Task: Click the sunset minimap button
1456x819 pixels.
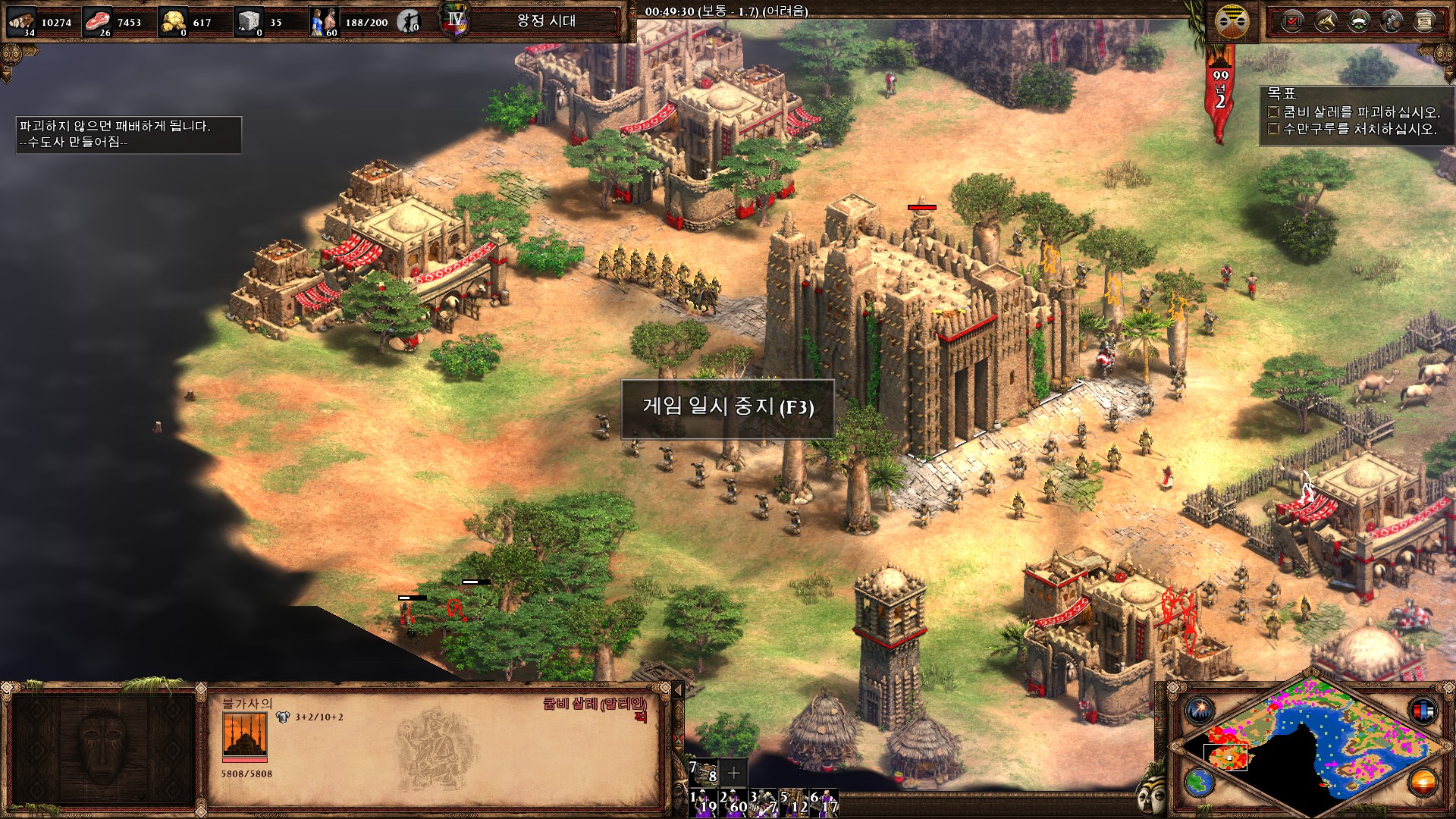Action: (1423, 782)
